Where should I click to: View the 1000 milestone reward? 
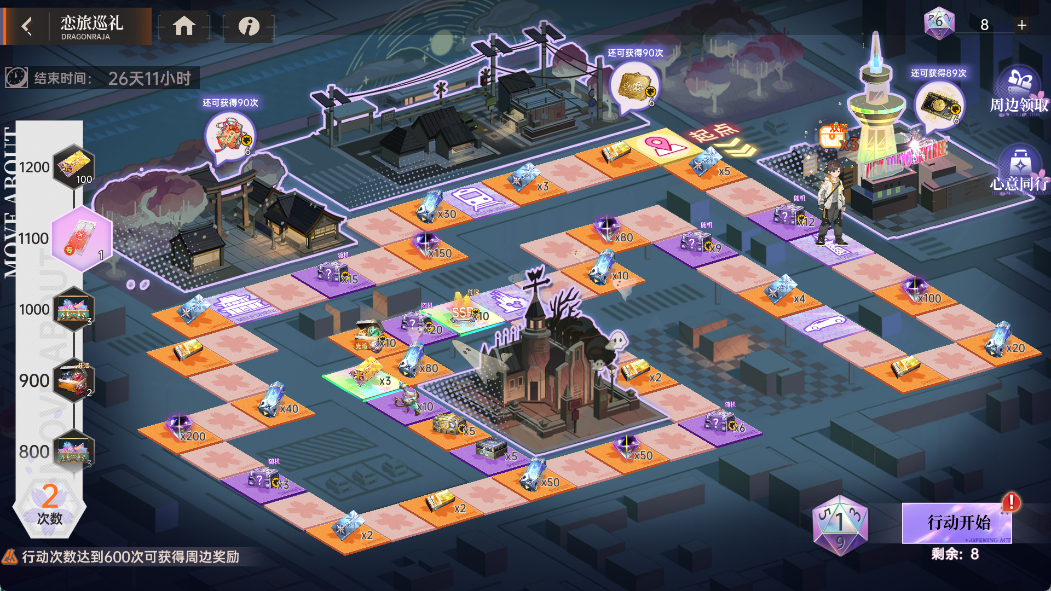point(73,309)
